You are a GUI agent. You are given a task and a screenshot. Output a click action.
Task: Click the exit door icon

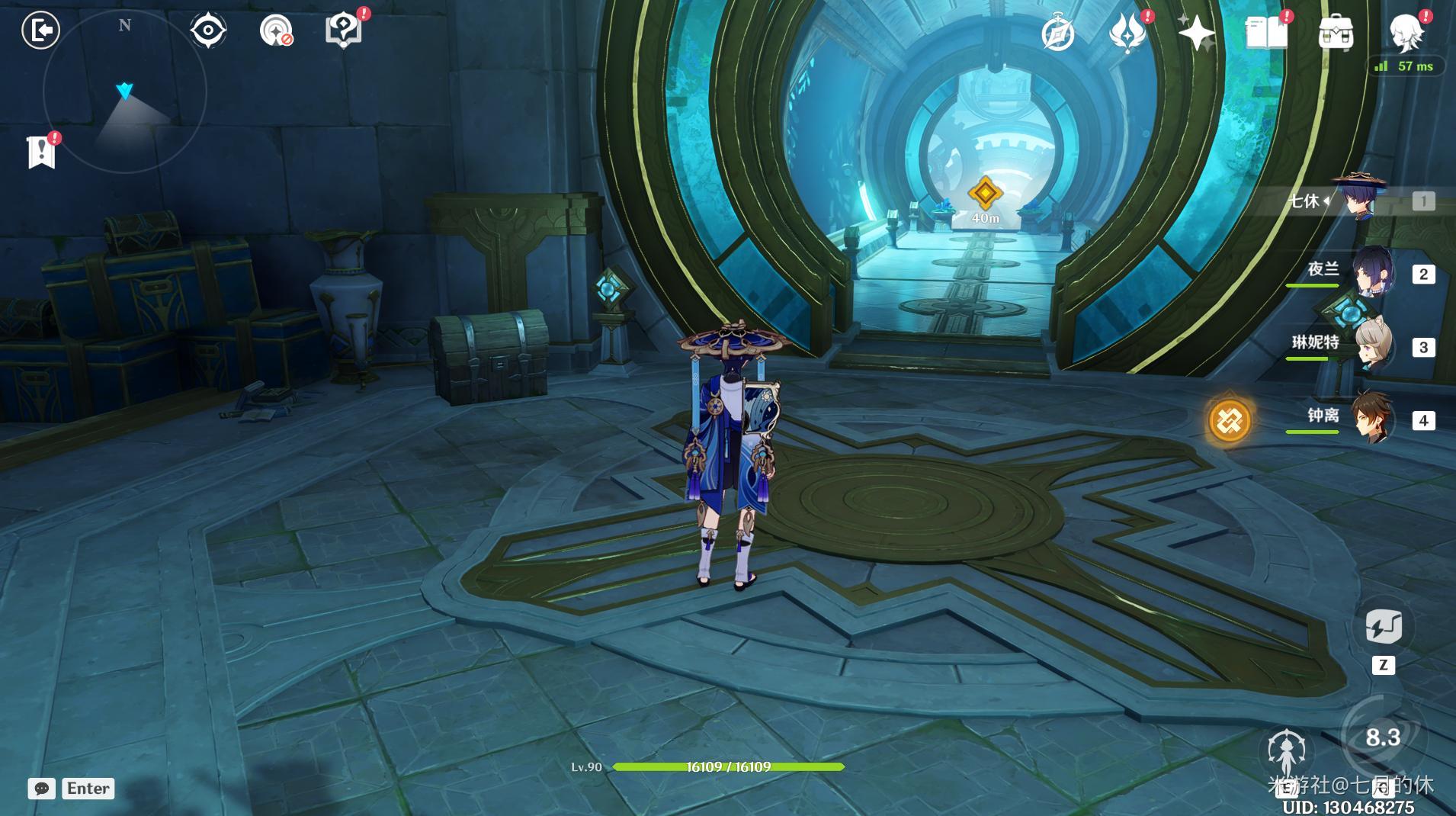pyautogui.click(x=40, y=31)
